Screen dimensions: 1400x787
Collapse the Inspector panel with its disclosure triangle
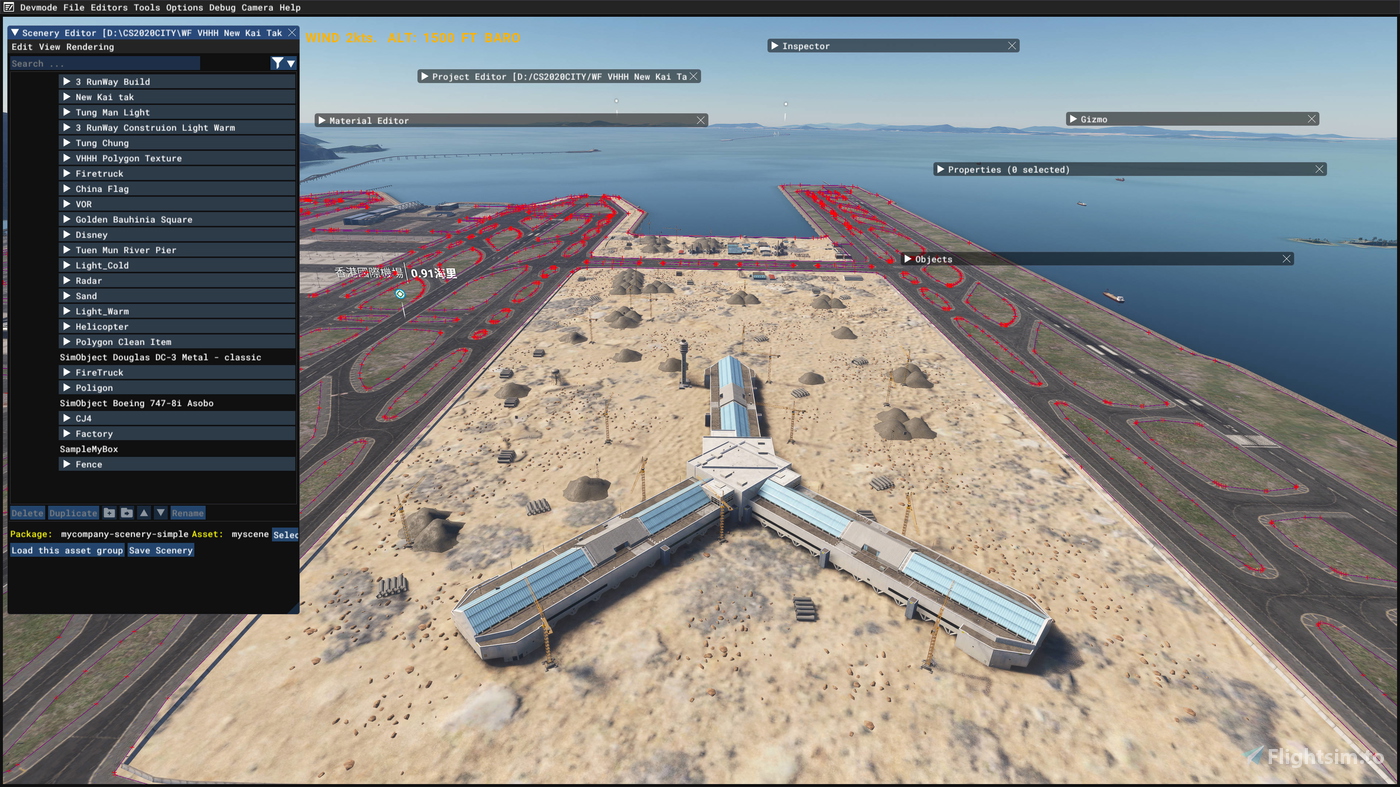pyautogui.click(x=774, y=44)
